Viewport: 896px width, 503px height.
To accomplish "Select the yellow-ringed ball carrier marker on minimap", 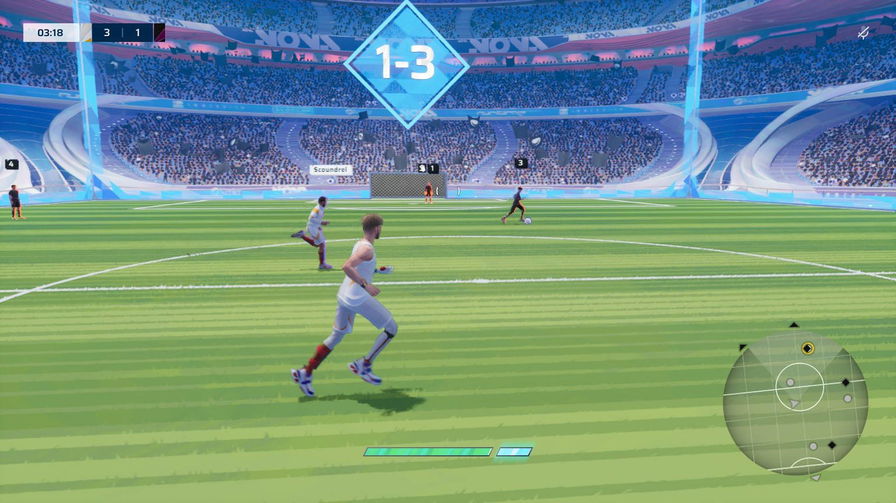I will (x=808, y=348).
